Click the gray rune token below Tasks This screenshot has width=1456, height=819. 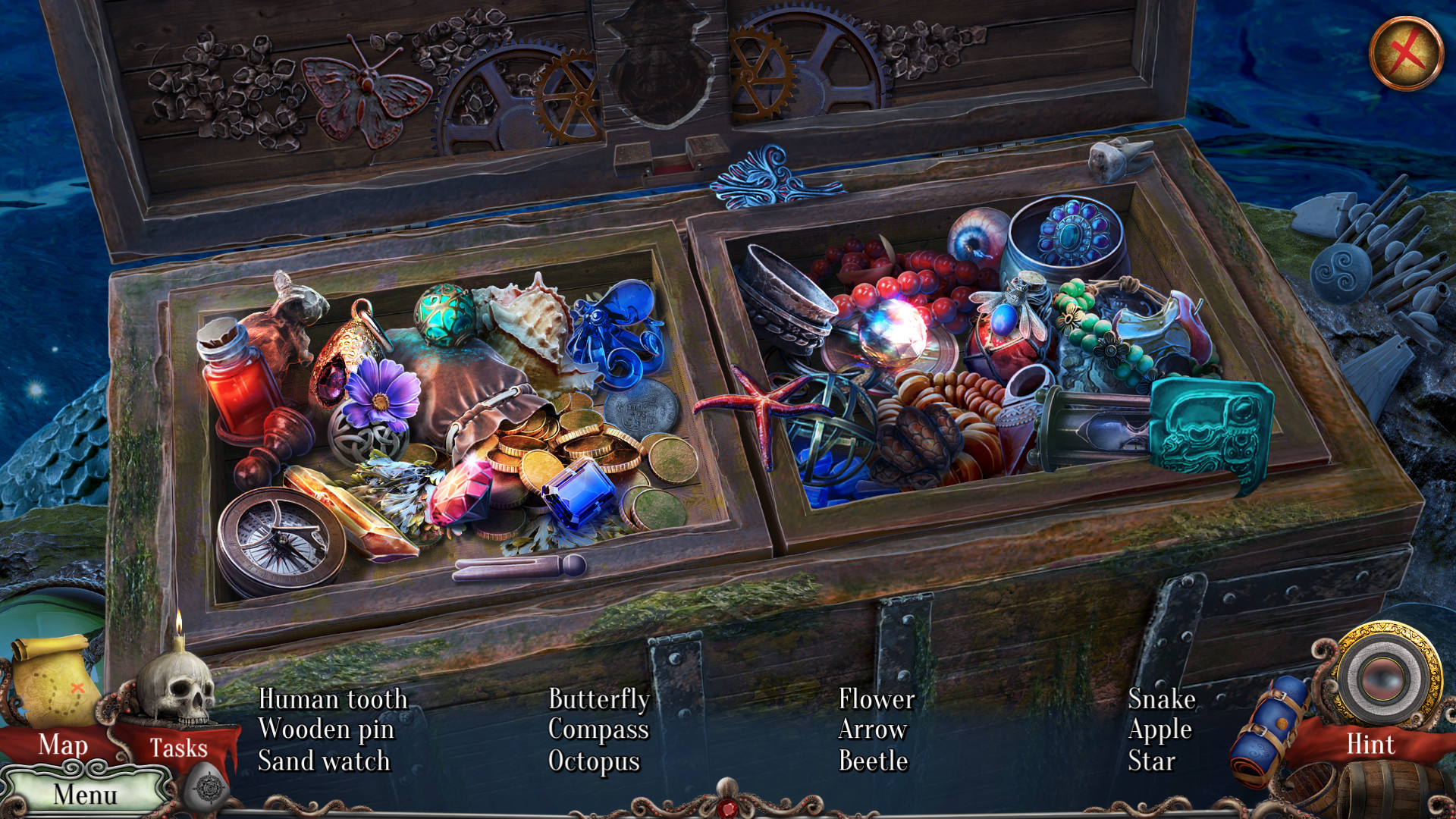click(x=203, y=789)
